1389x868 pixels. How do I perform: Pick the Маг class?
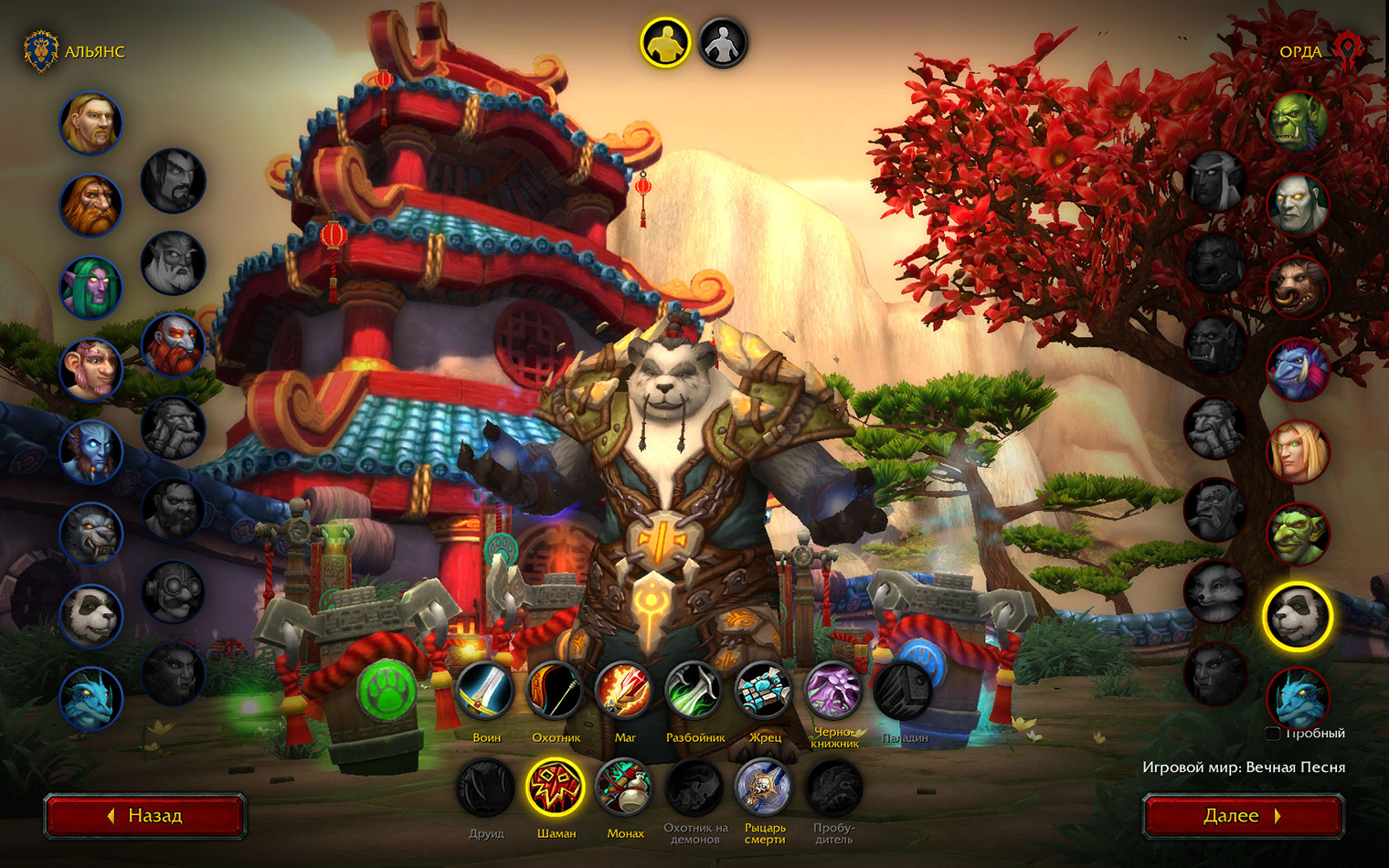coord(625,691)
